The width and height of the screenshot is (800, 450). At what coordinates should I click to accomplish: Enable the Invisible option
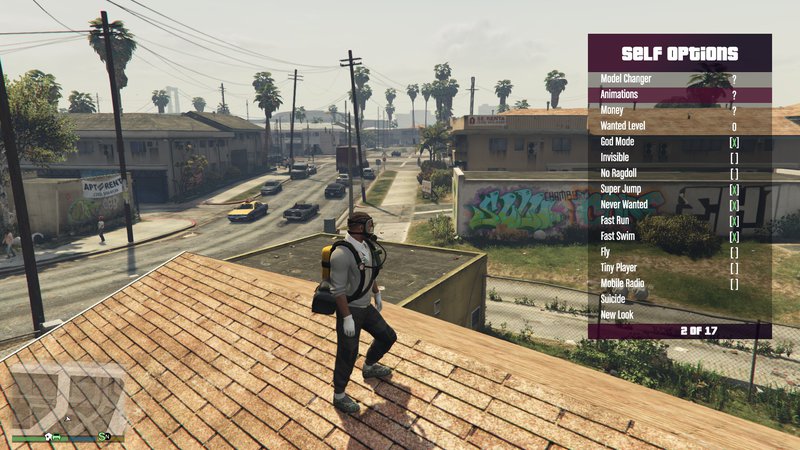click(x=734, y=158)
